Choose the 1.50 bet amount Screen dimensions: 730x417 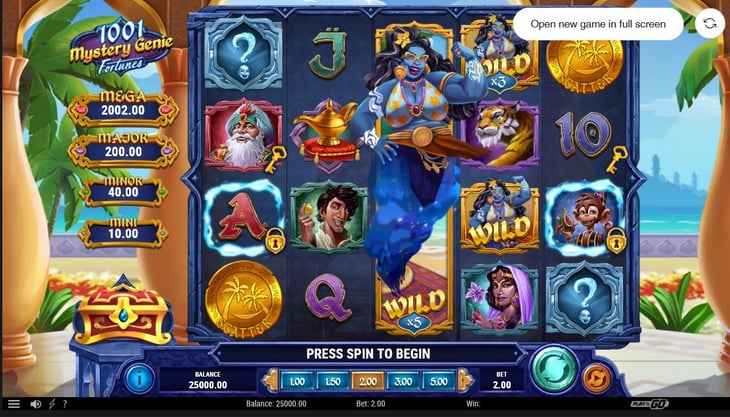331,381
